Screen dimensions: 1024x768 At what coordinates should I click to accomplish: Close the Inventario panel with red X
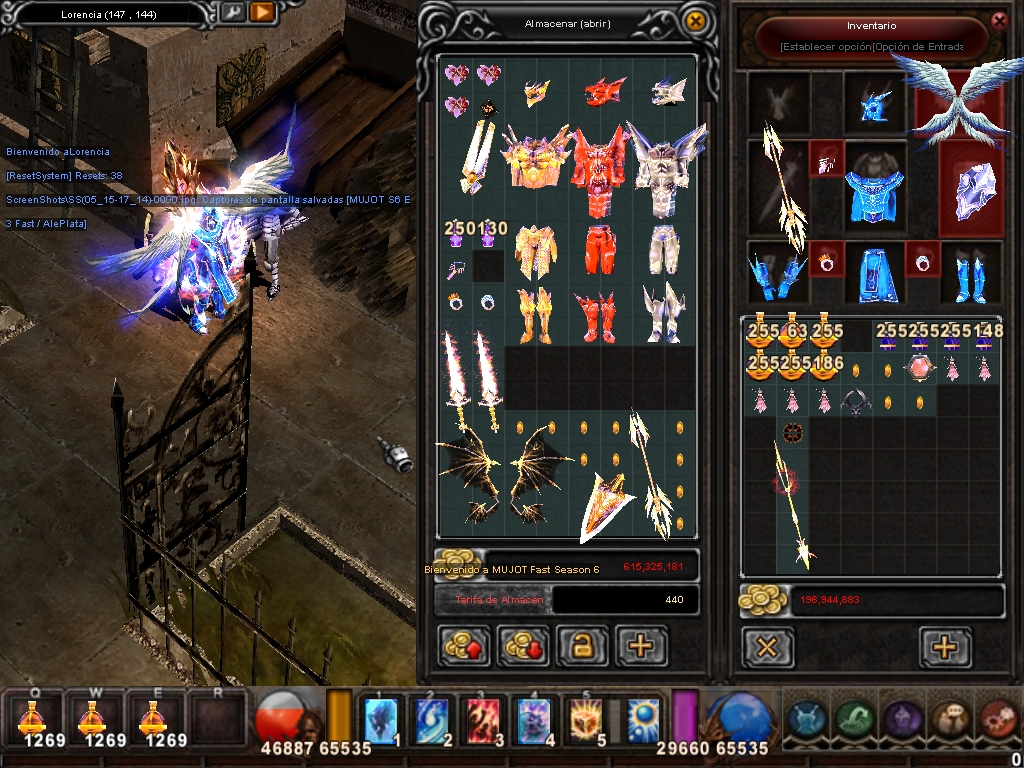(x=998, y=20)
